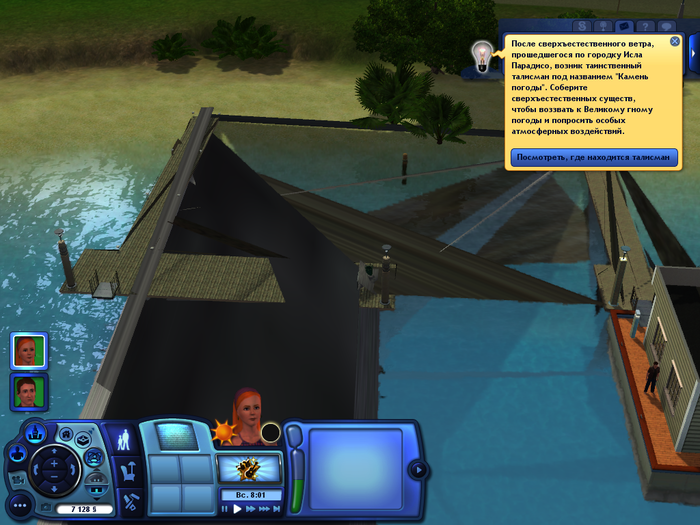Open Buy mode with the armchair icon
Viewport: 700px width, 525px height.
[125, 470]
